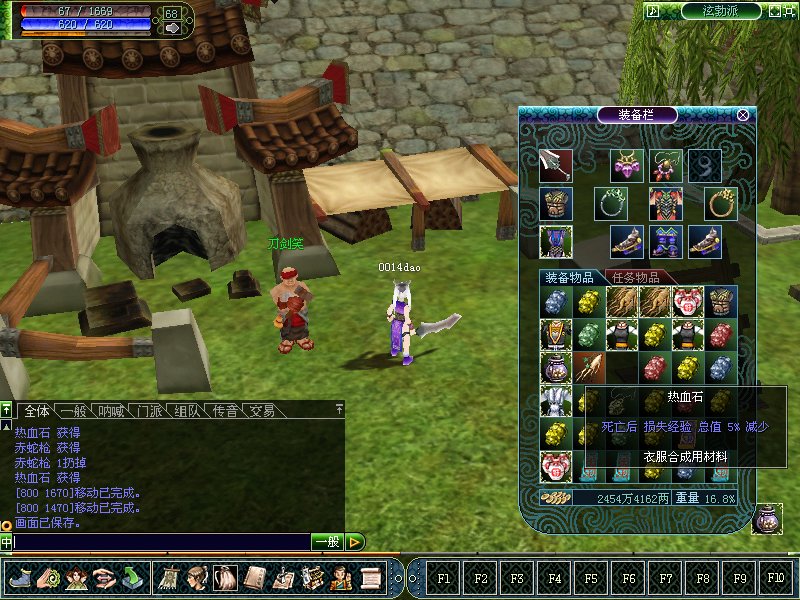Activate the F1 hotkey slot
The image size is (800, 600).
coord(444,578)
